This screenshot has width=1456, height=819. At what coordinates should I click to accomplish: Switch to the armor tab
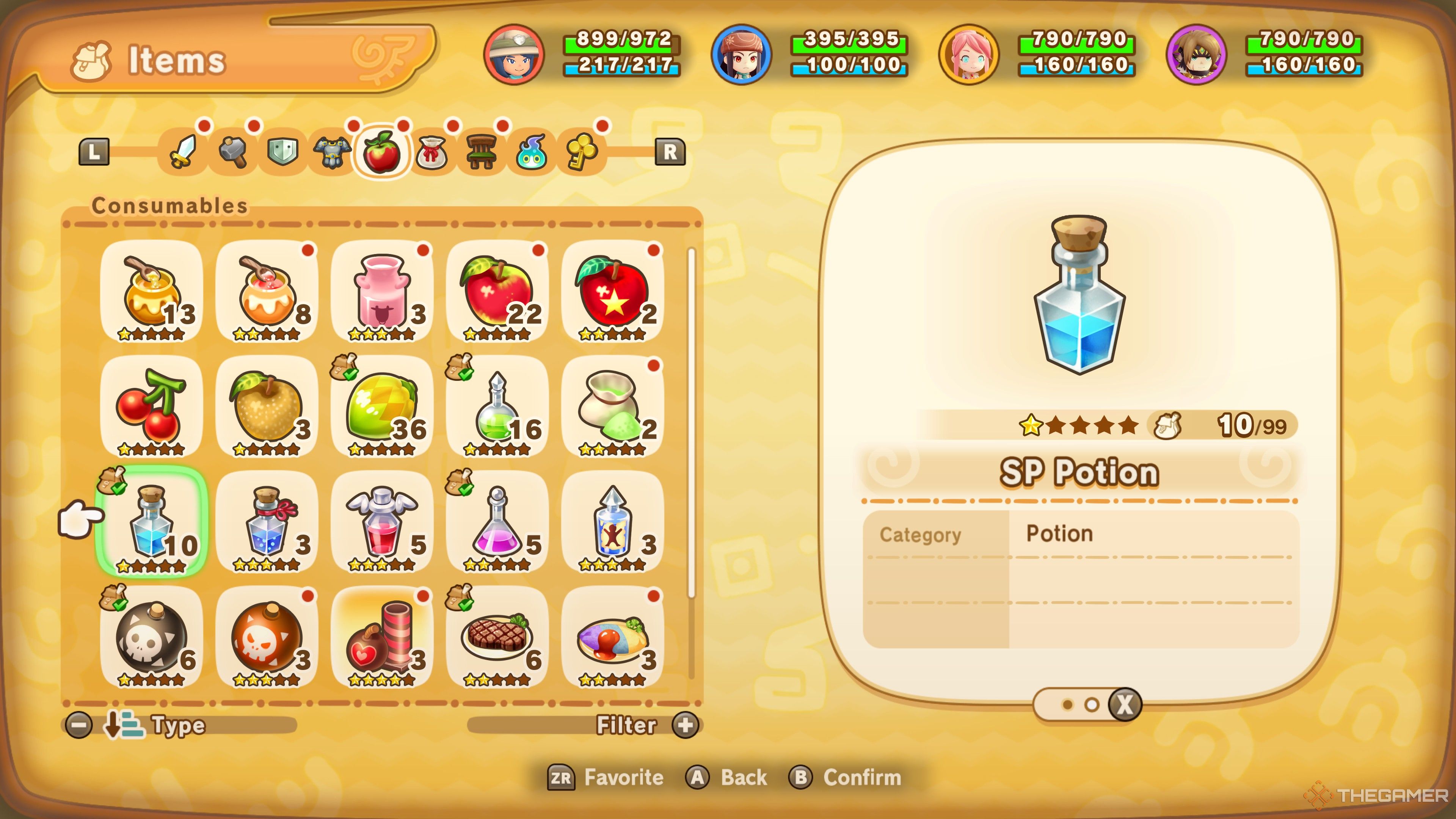[332, 152]
